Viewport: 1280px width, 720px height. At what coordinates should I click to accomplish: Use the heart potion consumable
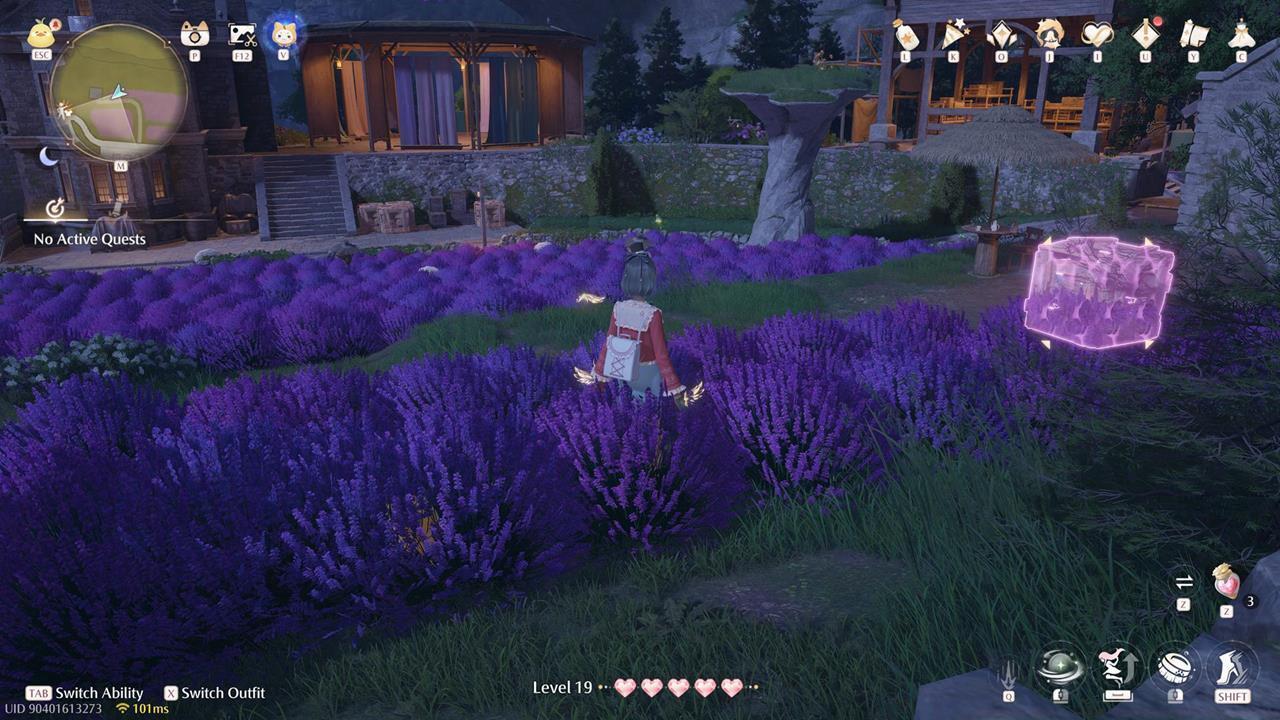[x=1226, y=583]
